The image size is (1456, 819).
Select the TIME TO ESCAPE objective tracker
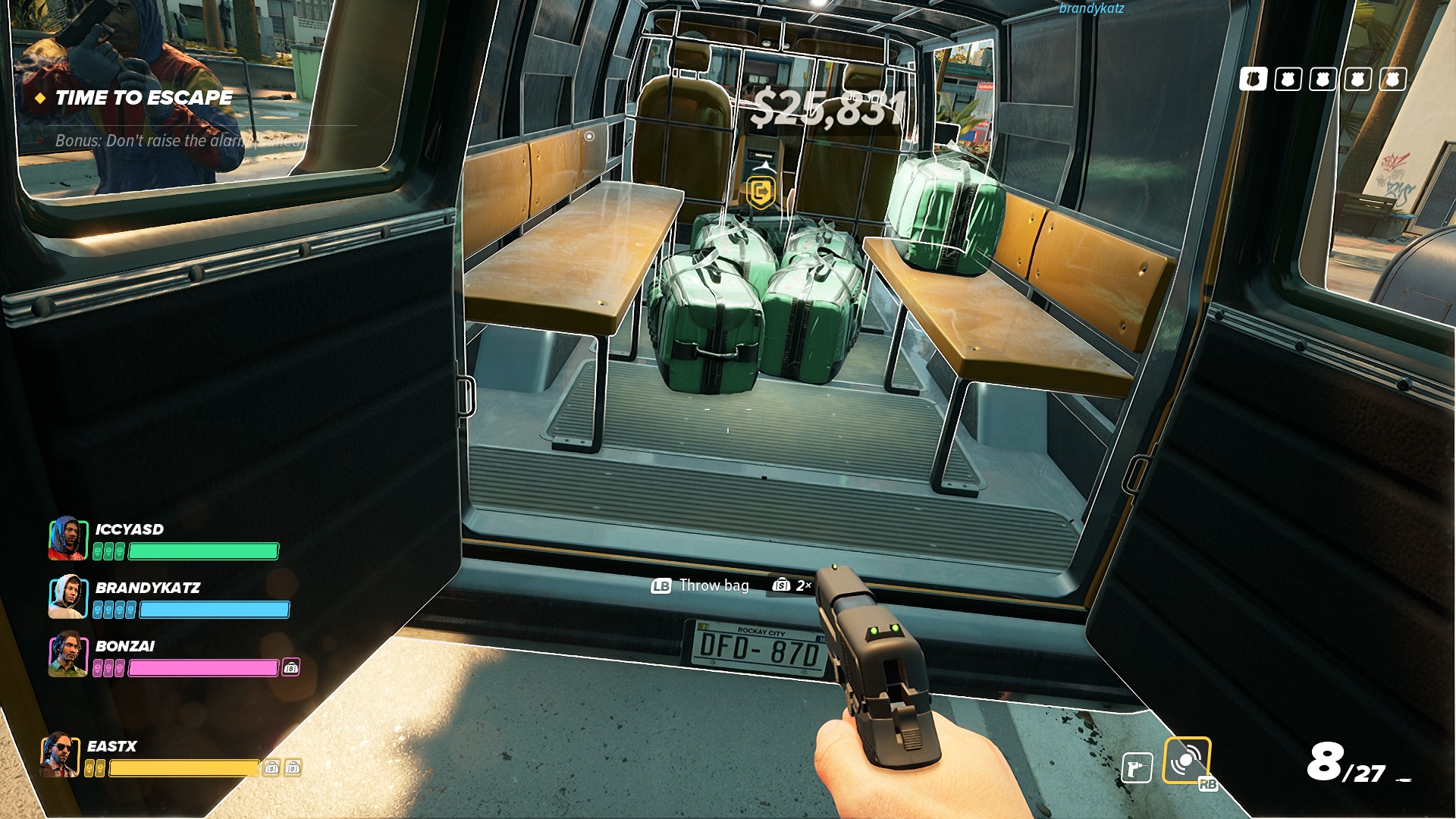143,98
